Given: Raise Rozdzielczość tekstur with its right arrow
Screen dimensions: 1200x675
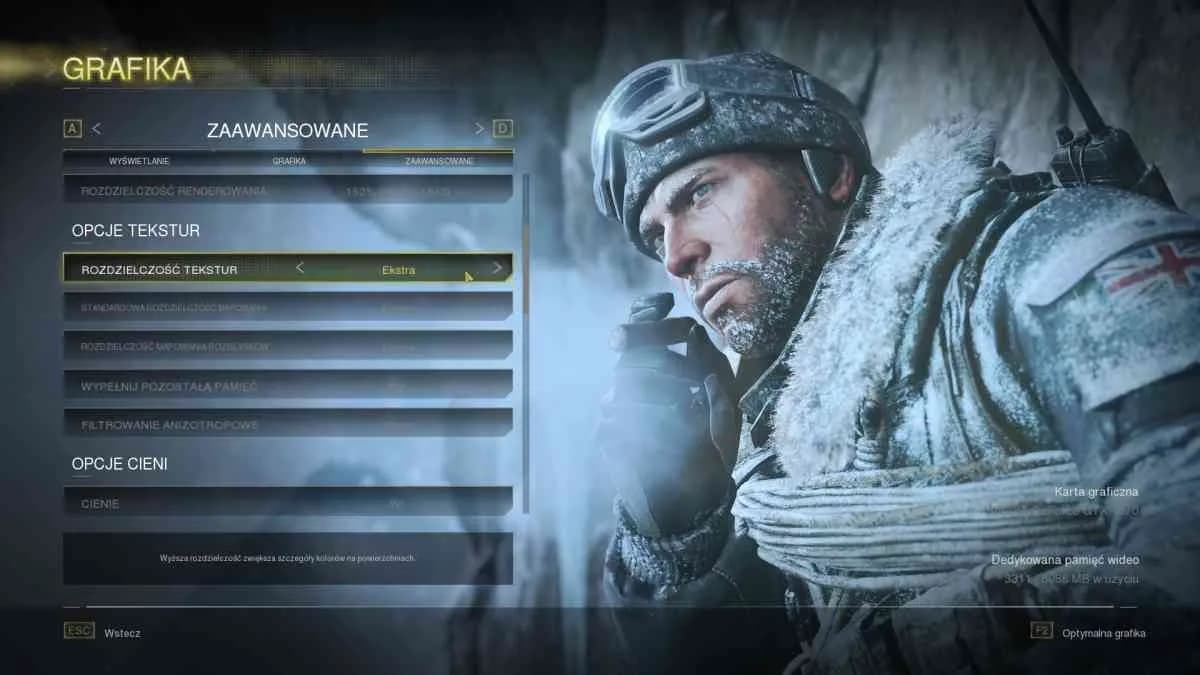Looking at the screenshot, I should click(x=497, y=268).
